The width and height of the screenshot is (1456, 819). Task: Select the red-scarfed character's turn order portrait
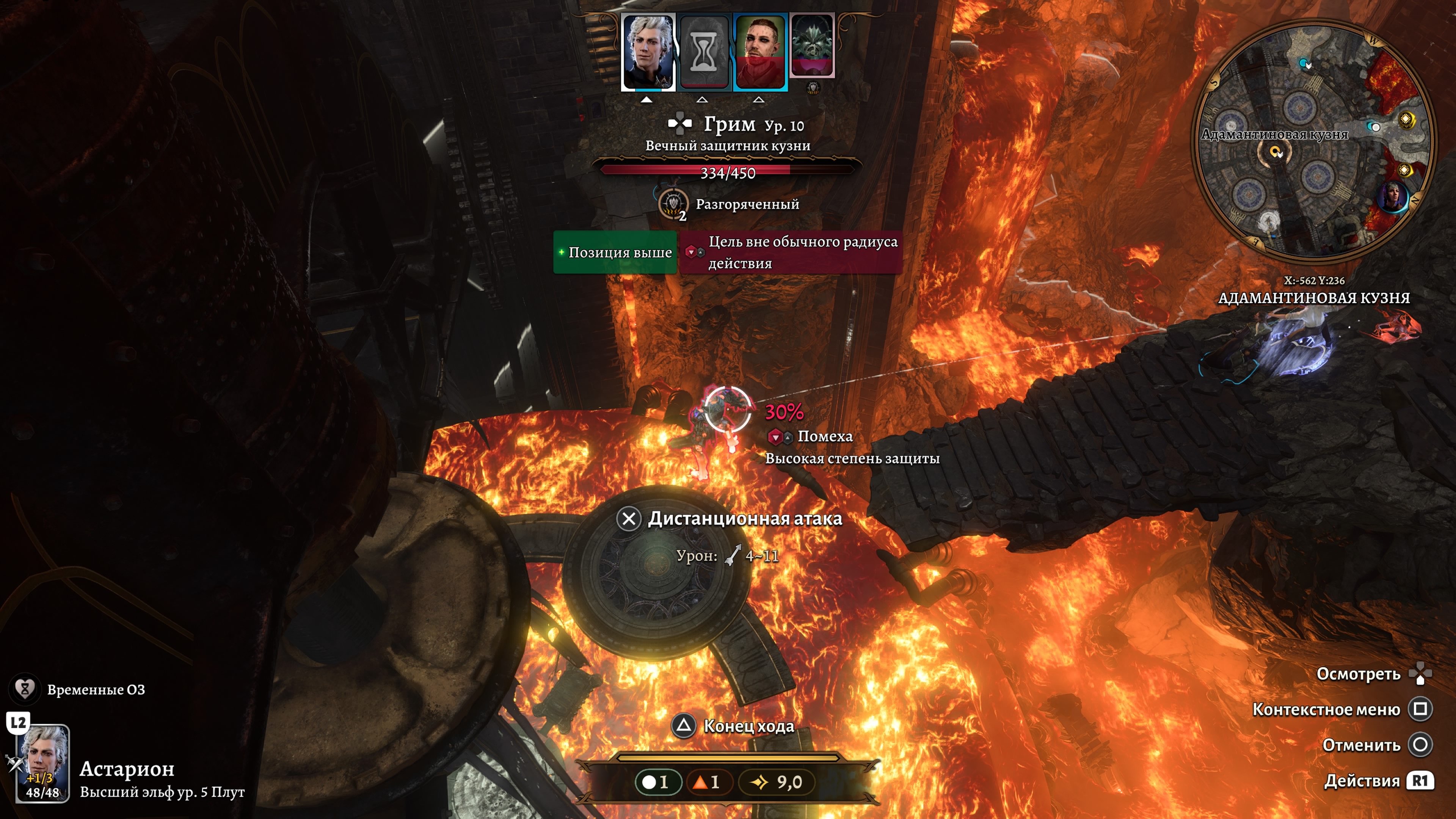[759, 52]
